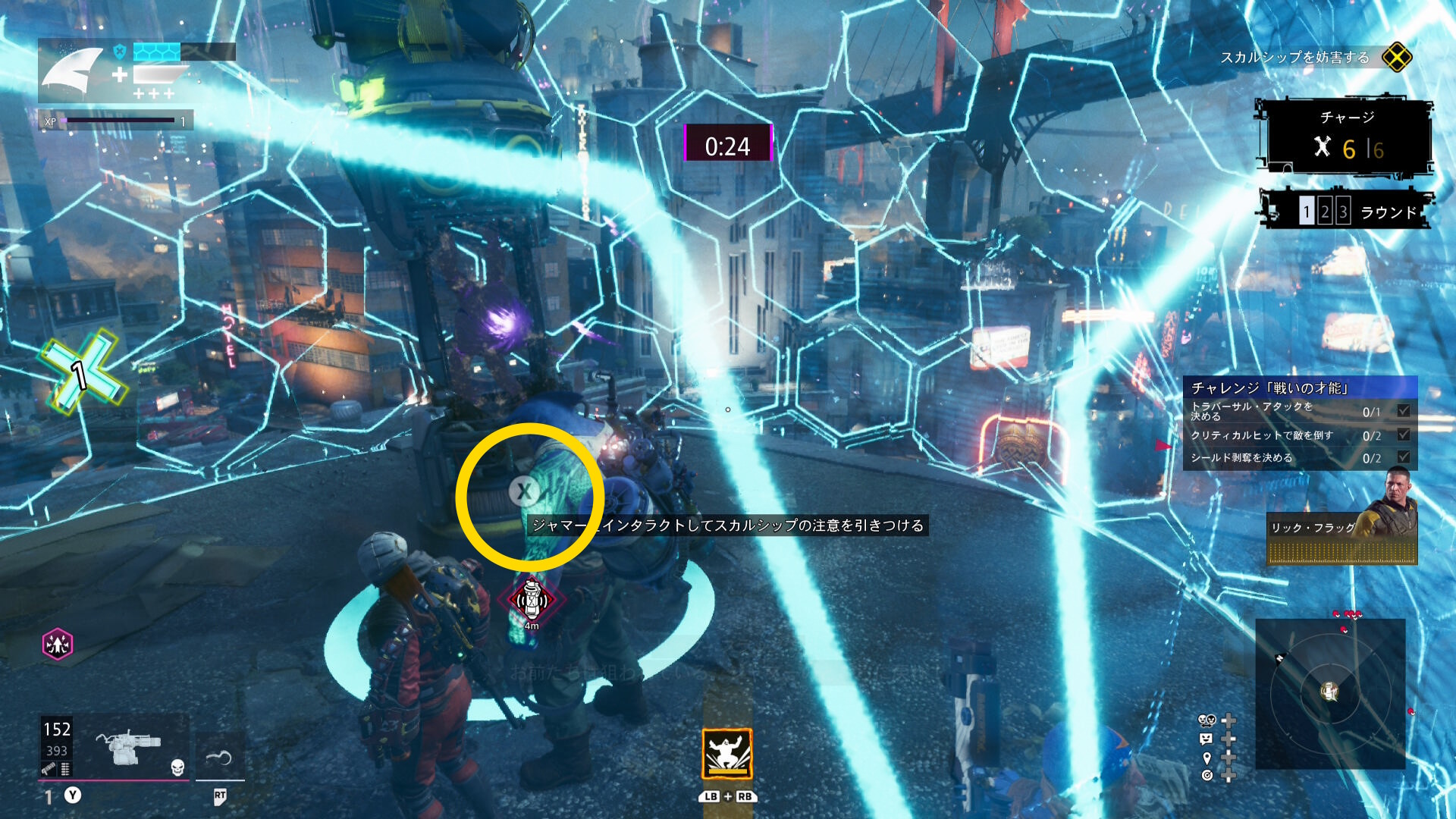Viewport: 1456px width, 819px height.
Task: Toggle the シールド剥奪を決める challenge checkbox
Action: 1404,457
